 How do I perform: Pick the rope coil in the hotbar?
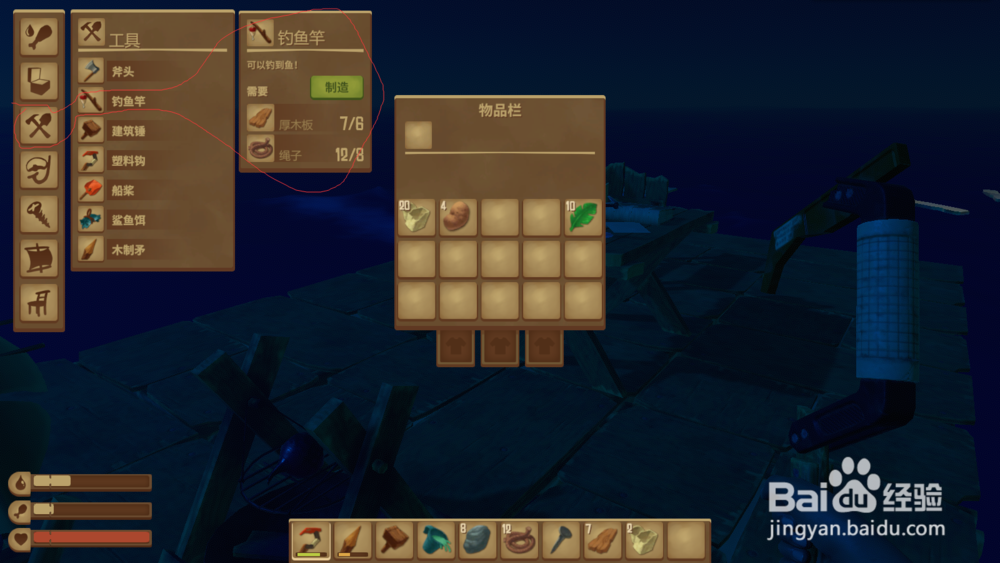pyautogui.click(x=519, y=540)
